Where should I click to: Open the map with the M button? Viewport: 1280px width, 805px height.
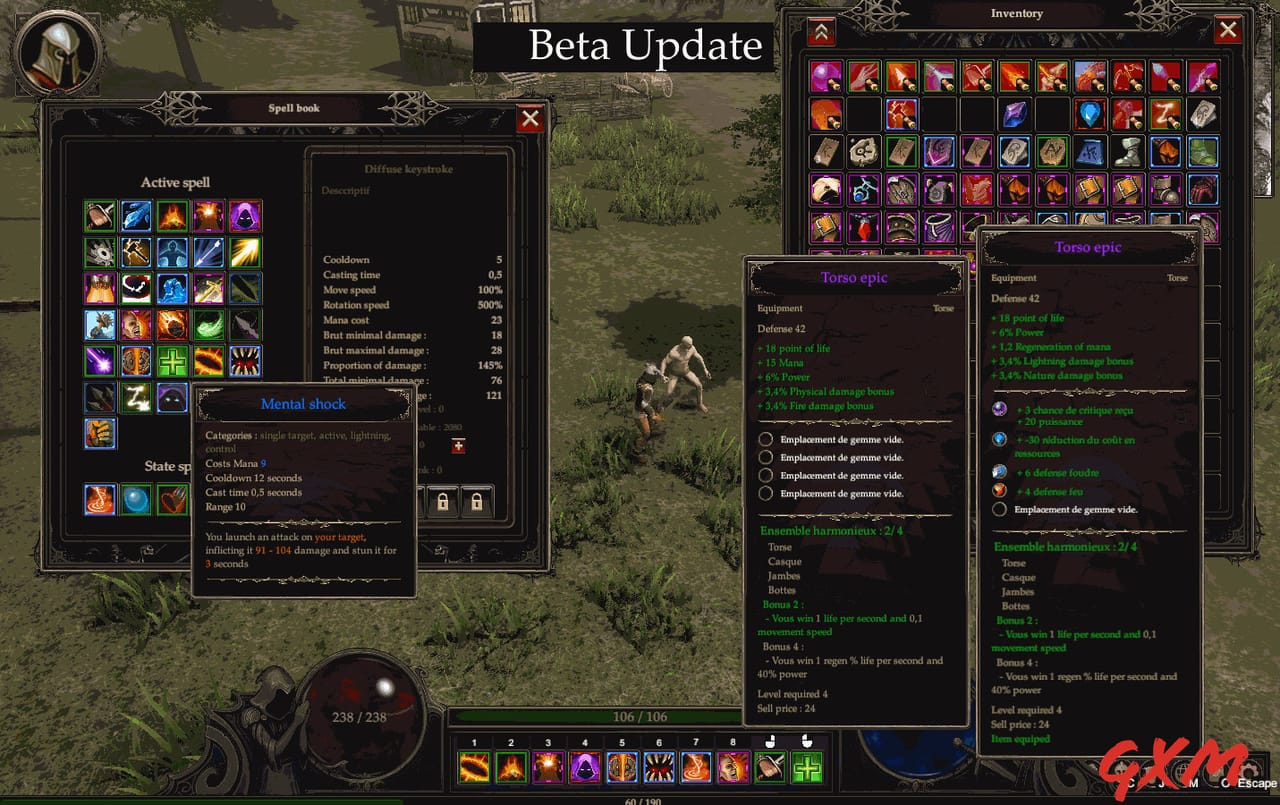click(1194, 770)
